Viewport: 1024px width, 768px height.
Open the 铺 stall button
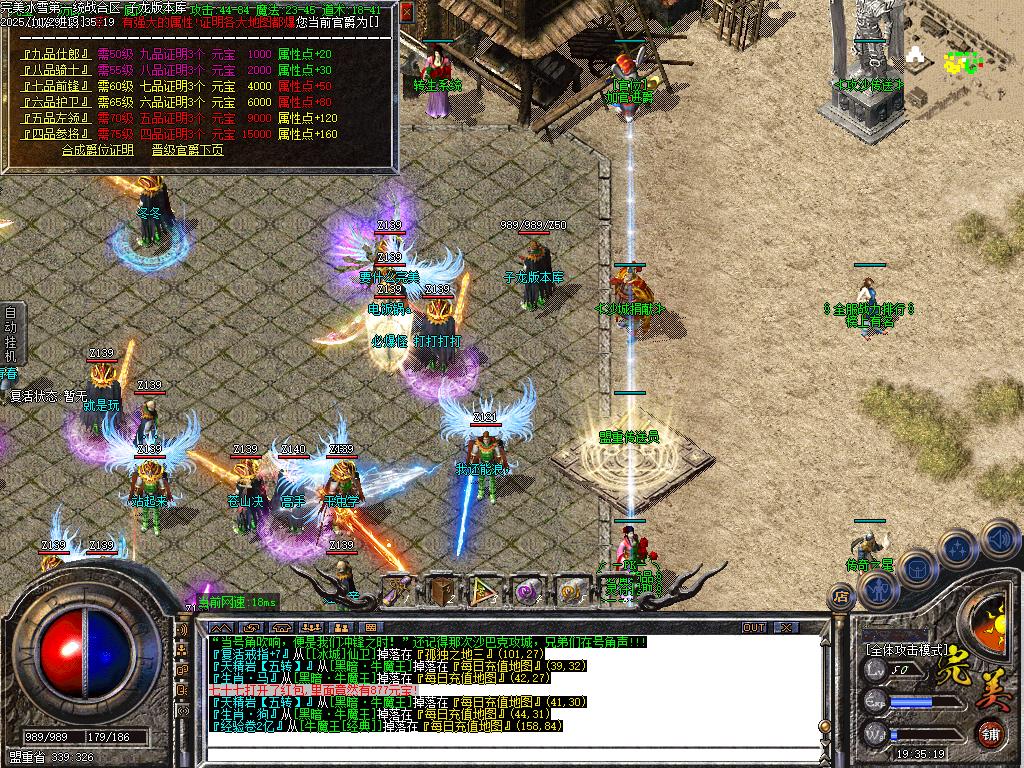[990, 733]
